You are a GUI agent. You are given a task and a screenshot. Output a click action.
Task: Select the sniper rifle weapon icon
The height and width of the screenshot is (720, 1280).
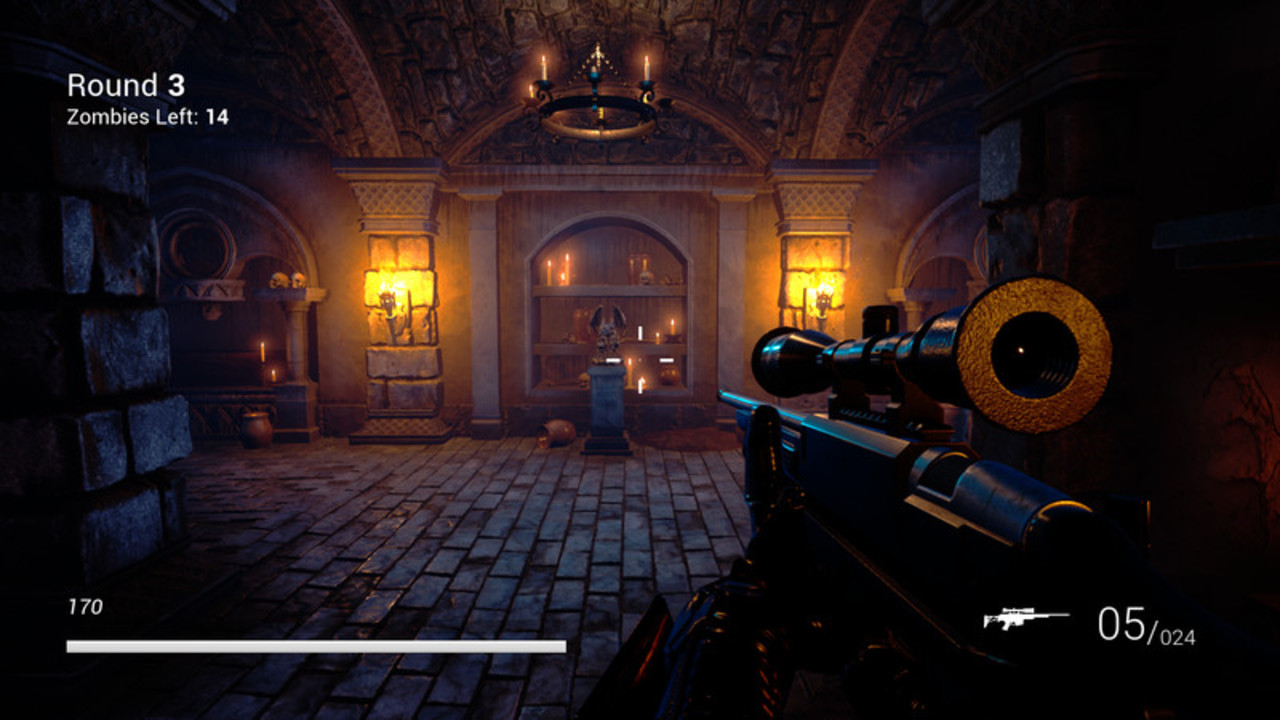(1025, 619)
